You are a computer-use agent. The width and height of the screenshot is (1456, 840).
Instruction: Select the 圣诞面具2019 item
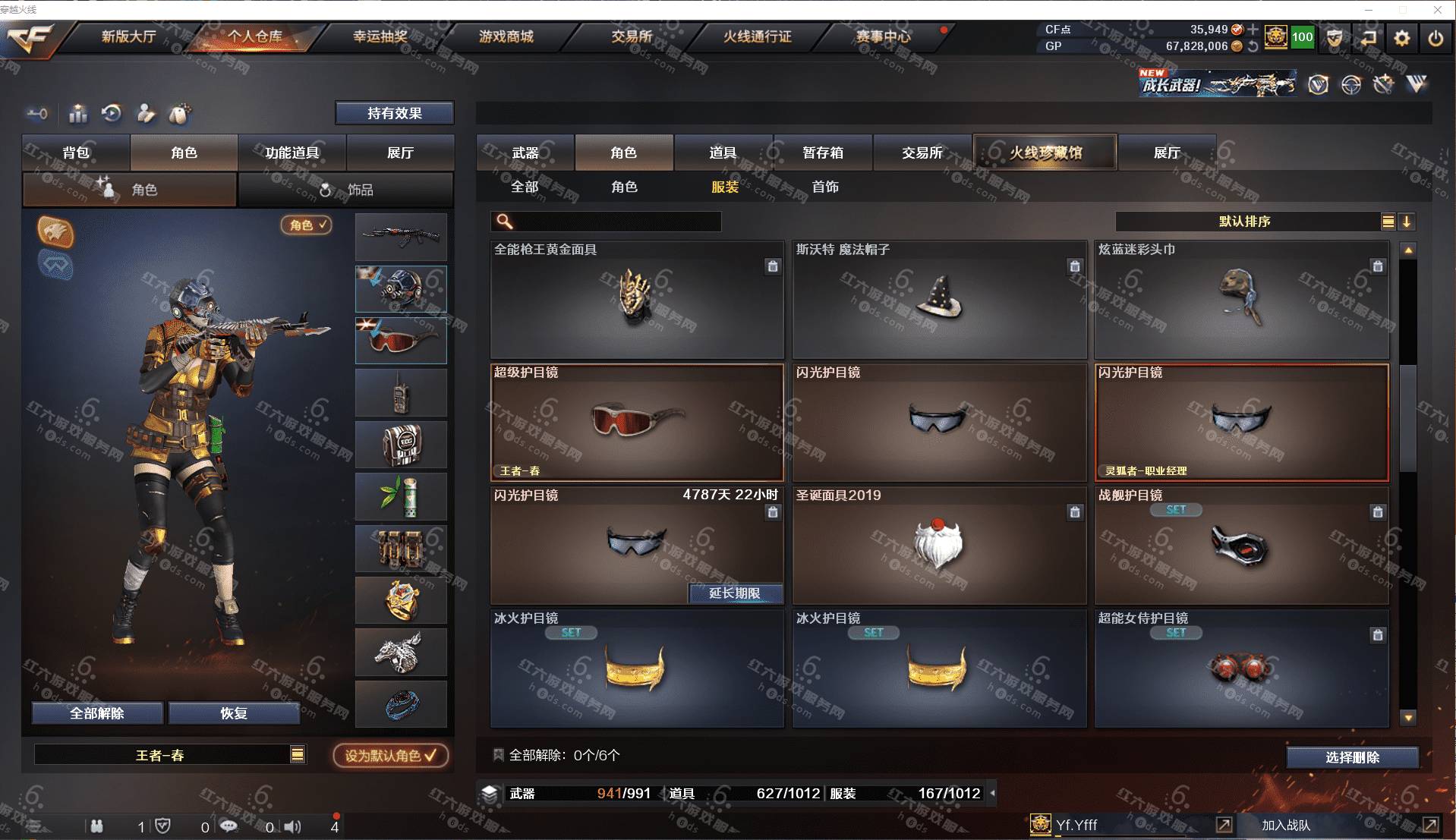[x=939, y=546]
